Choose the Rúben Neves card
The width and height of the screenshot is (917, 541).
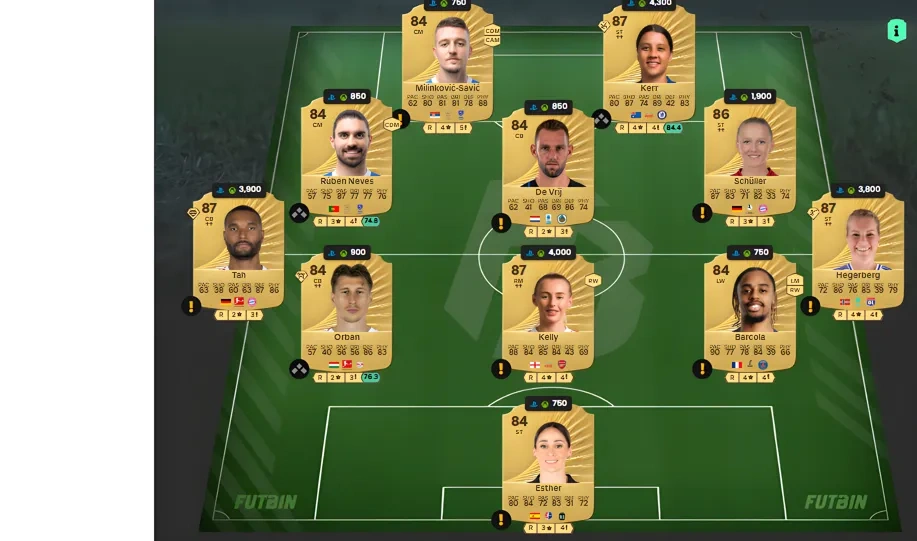(x=347, y=153)
